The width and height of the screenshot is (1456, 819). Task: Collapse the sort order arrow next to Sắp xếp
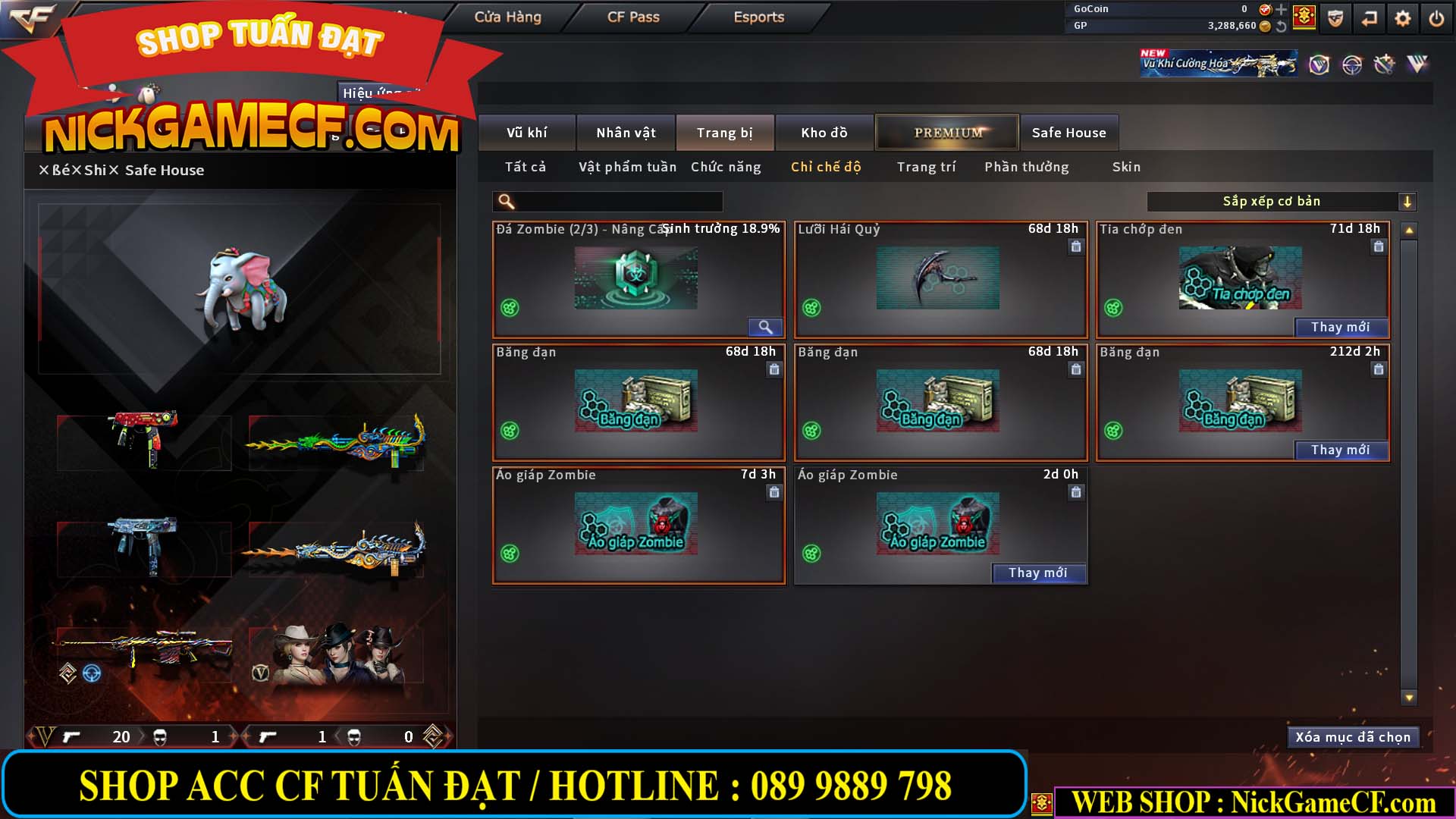pyautogui.click(x=1408, y=202)
